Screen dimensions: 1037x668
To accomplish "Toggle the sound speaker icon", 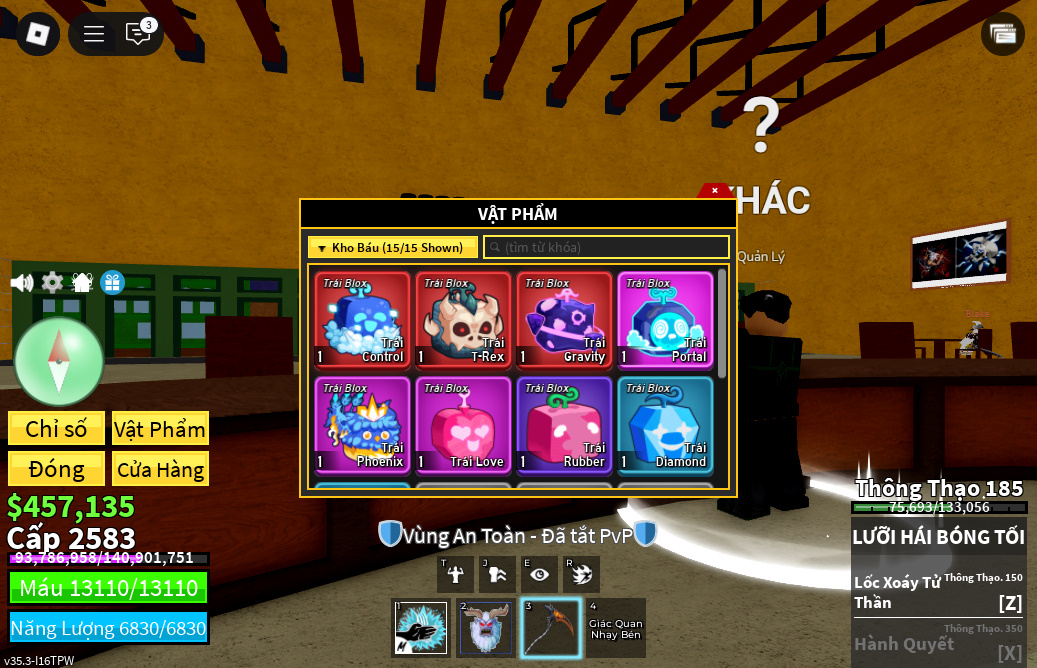I will click(x=22, y=283).
